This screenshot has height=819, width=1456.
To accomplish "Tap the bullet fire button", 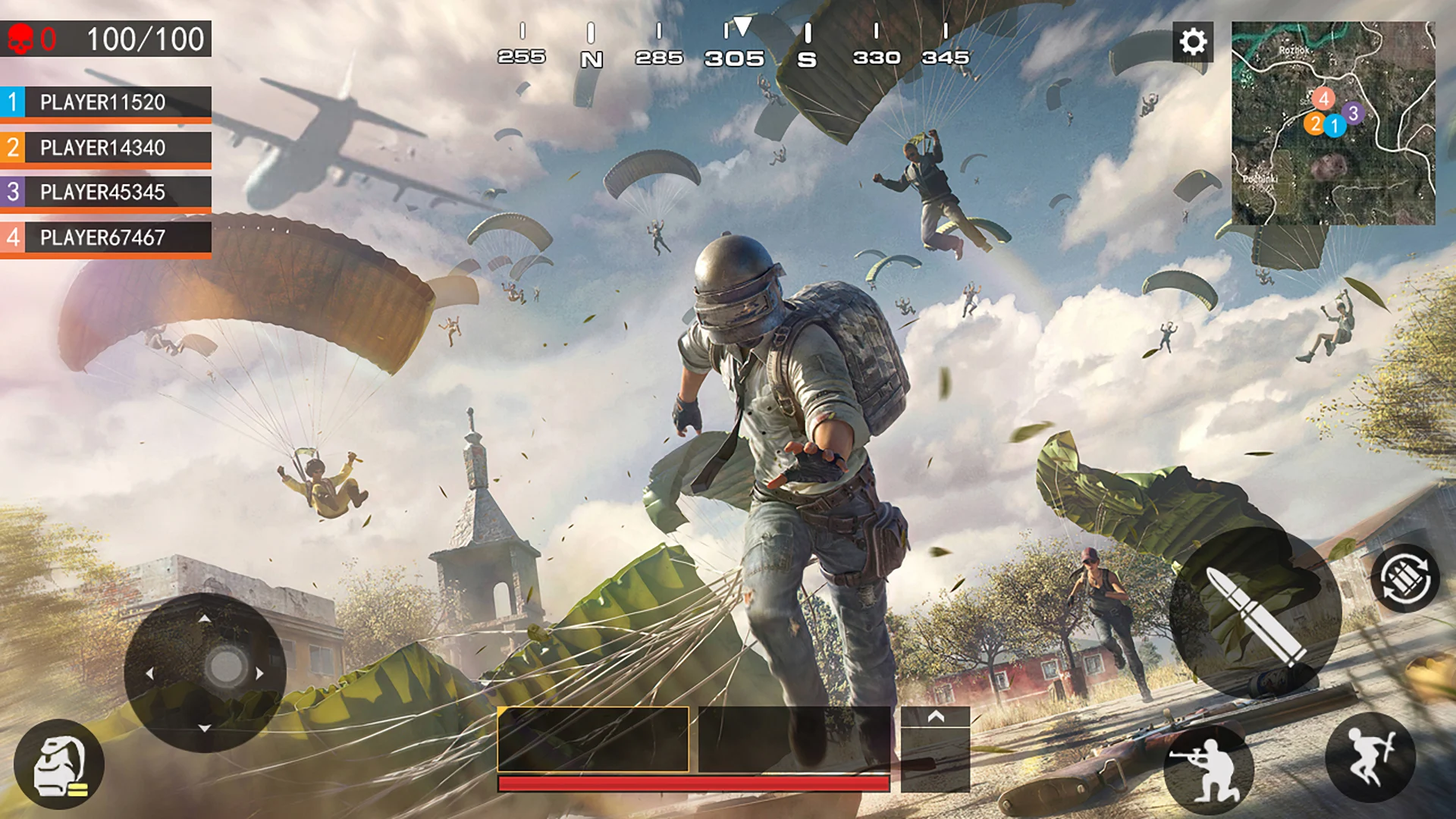I will coord(1255,613).
